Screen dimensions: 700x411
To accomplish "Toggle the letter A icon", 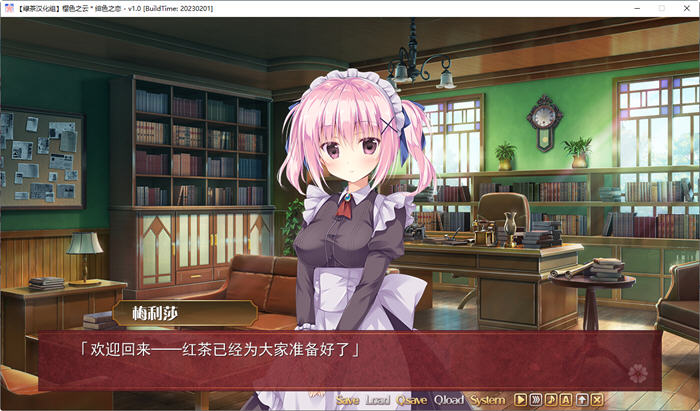I will (566, 400).
